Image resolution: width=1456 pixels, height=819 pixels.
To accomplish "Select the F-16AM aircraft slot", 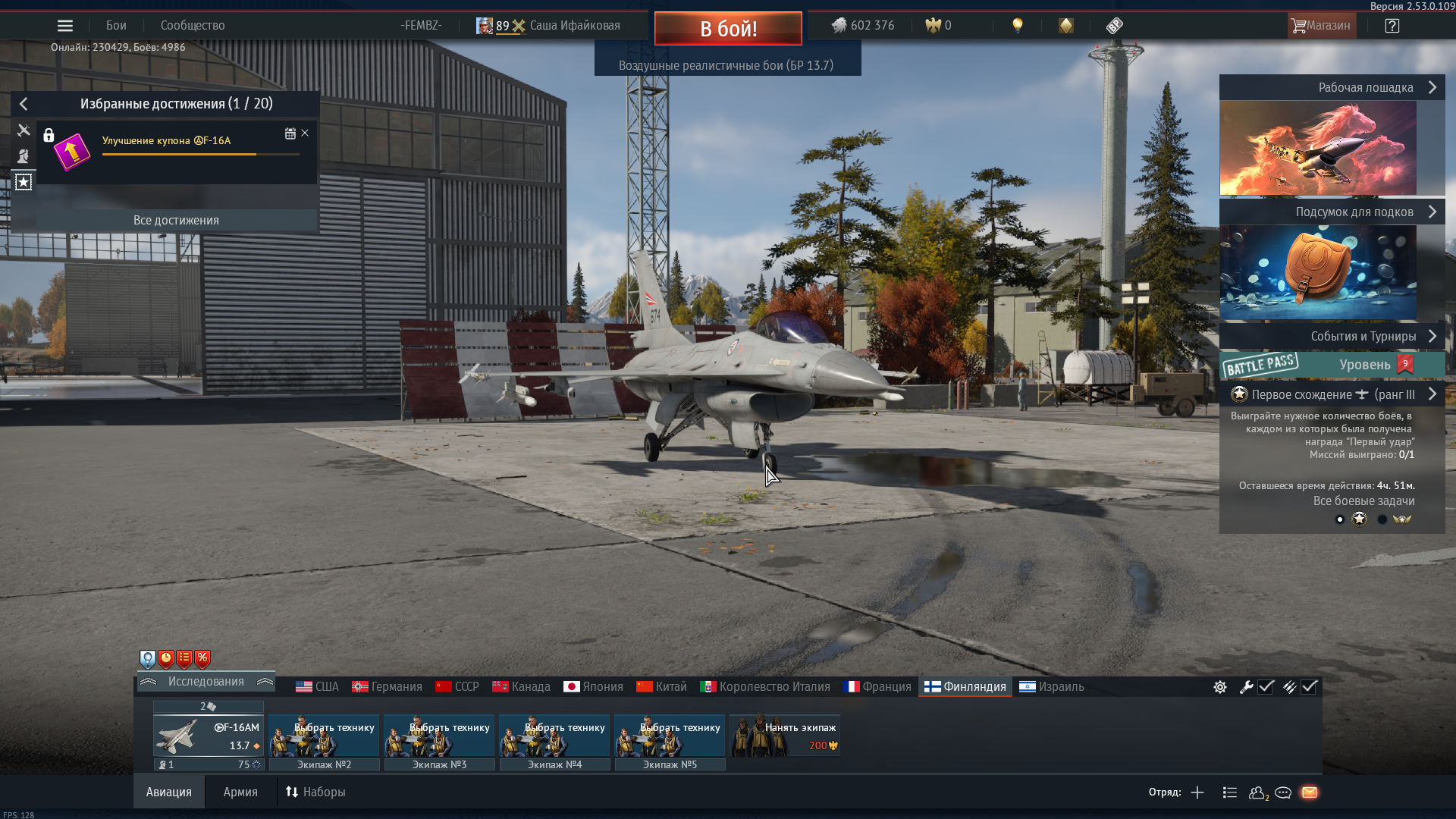I will (209, 736).
